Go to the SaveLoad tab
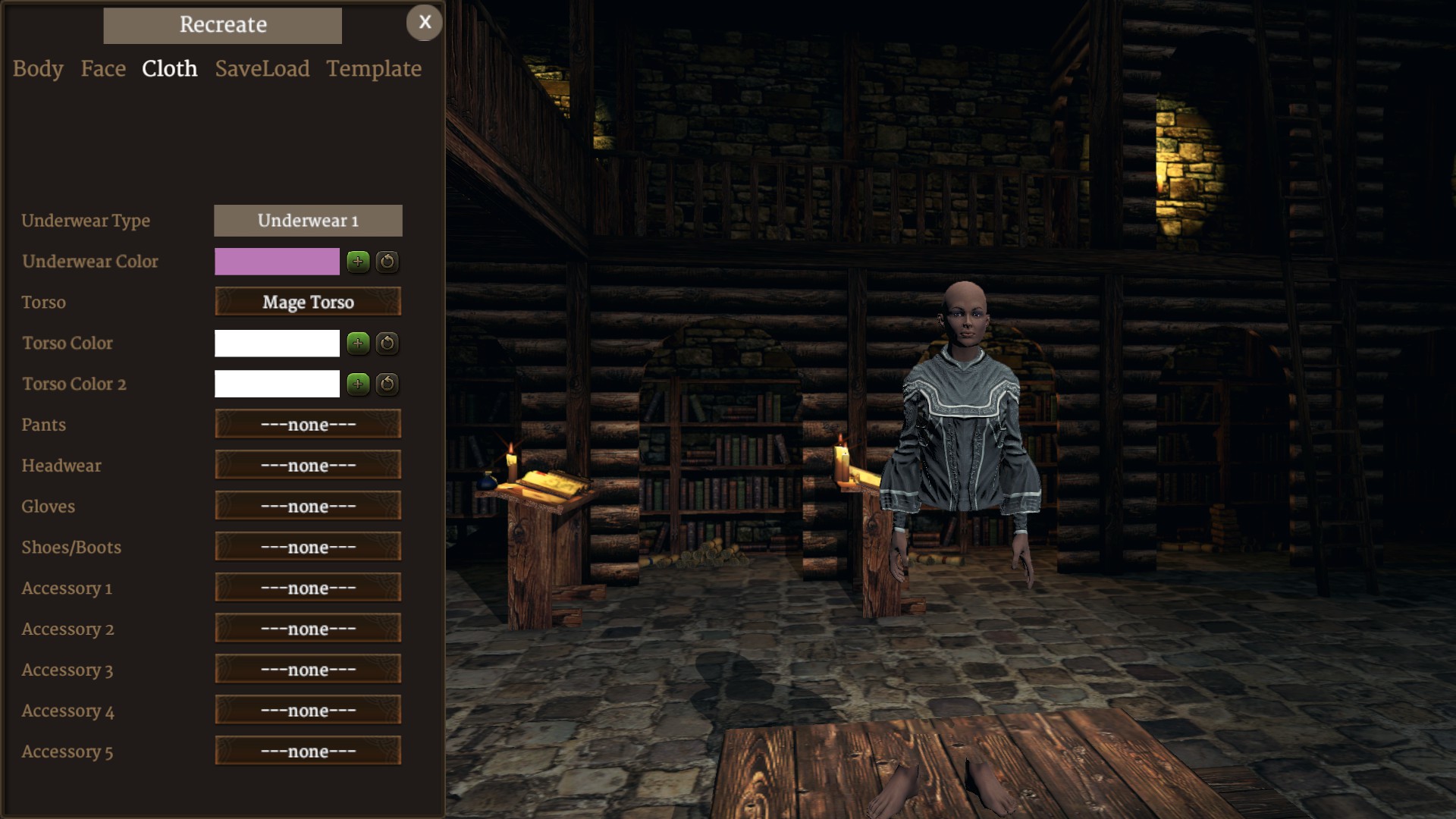Viewport: 1456px width, 819px height. 262,69
